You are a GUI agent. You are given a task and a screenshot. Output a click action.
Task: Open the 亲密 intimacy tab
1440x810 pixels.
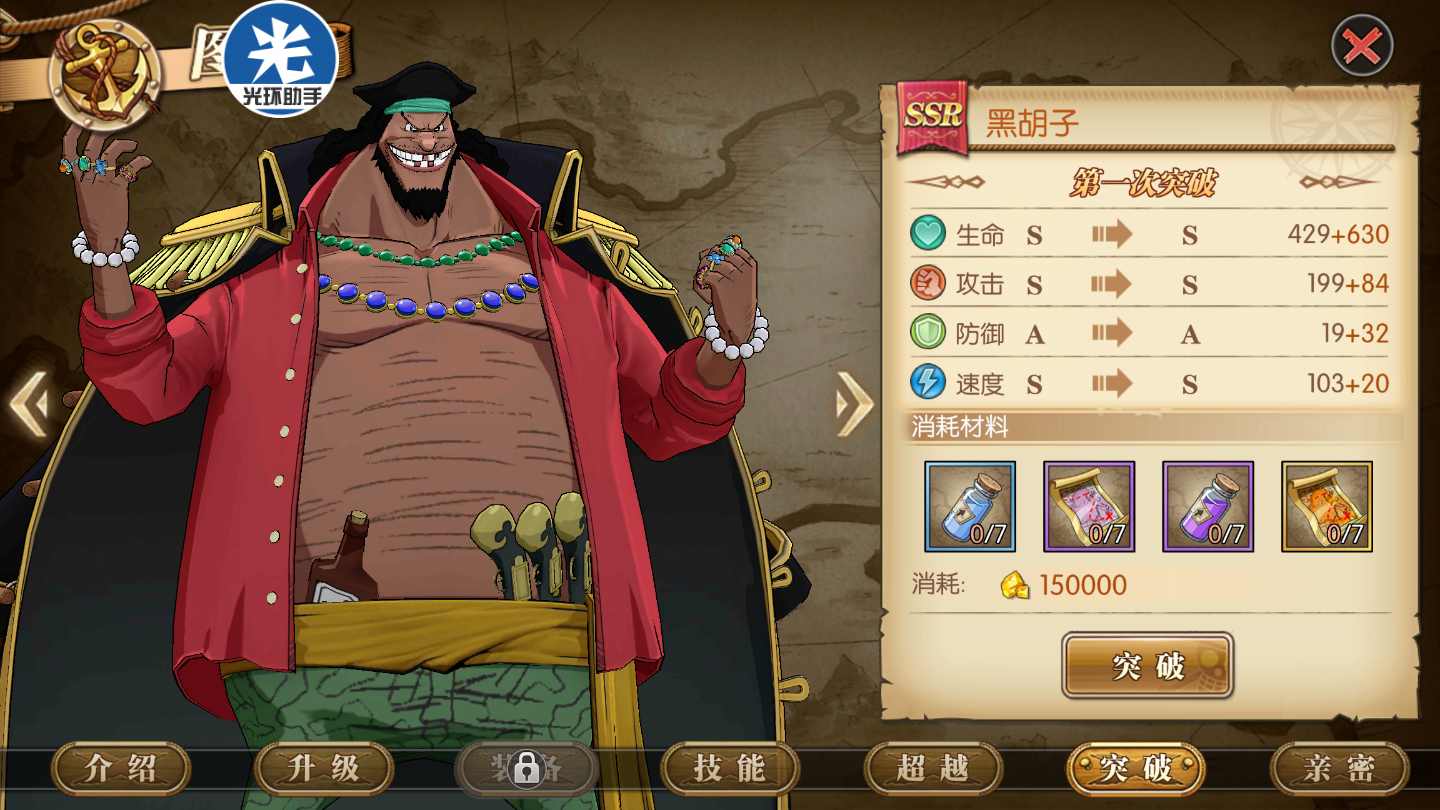coord(1339,768)
